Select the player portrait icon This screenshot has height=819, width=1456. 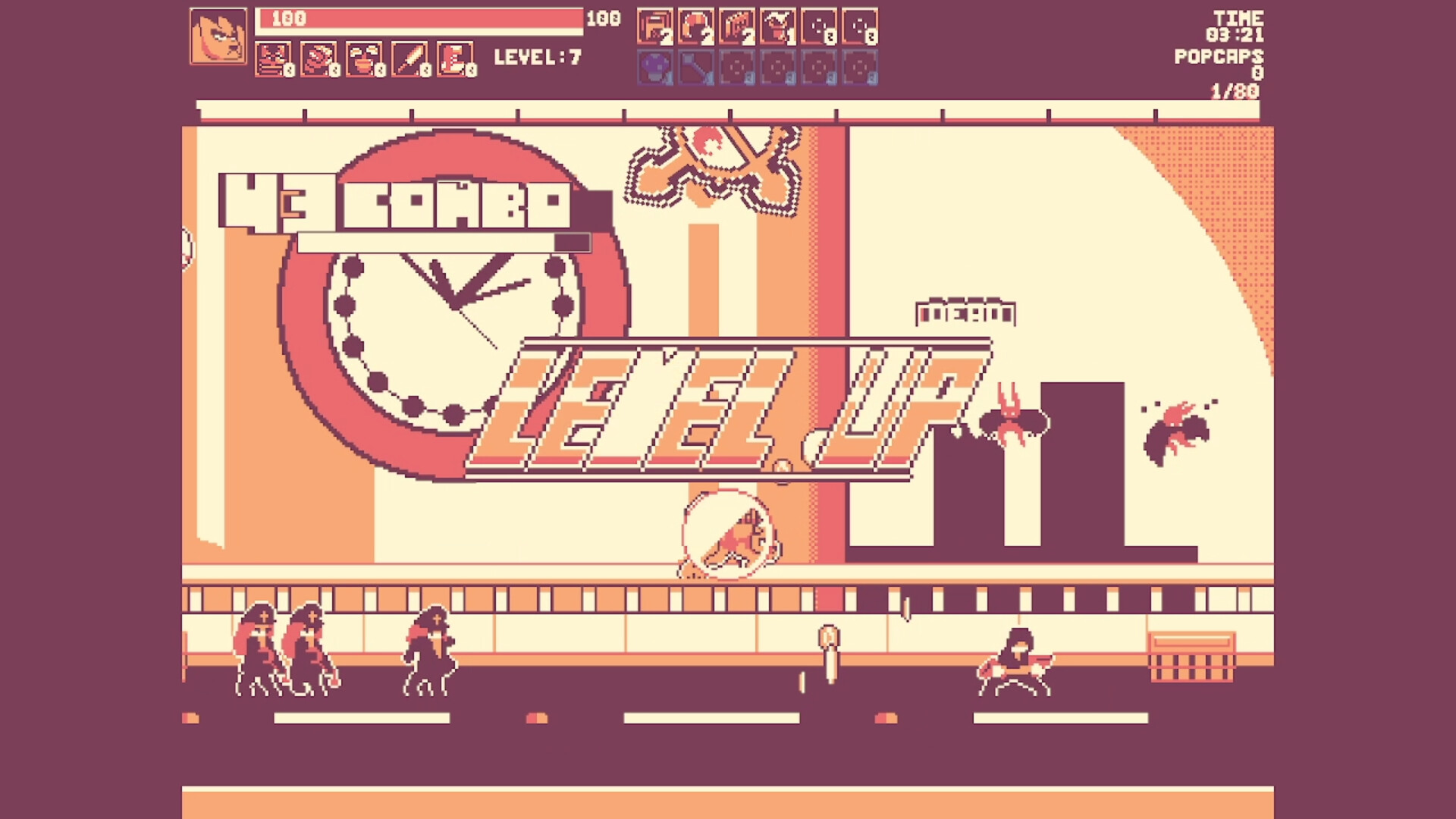tap(218, 34)
